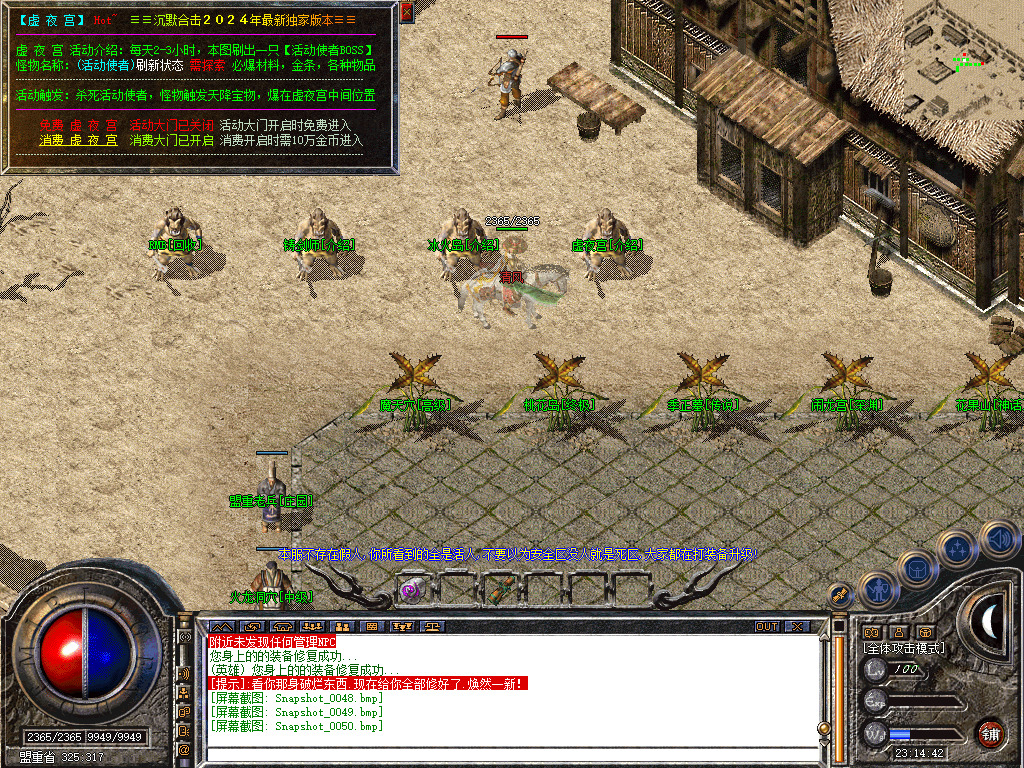Click the @ button left of chat
Screen dimensions: 1024x768
click(x=185, y=748)
